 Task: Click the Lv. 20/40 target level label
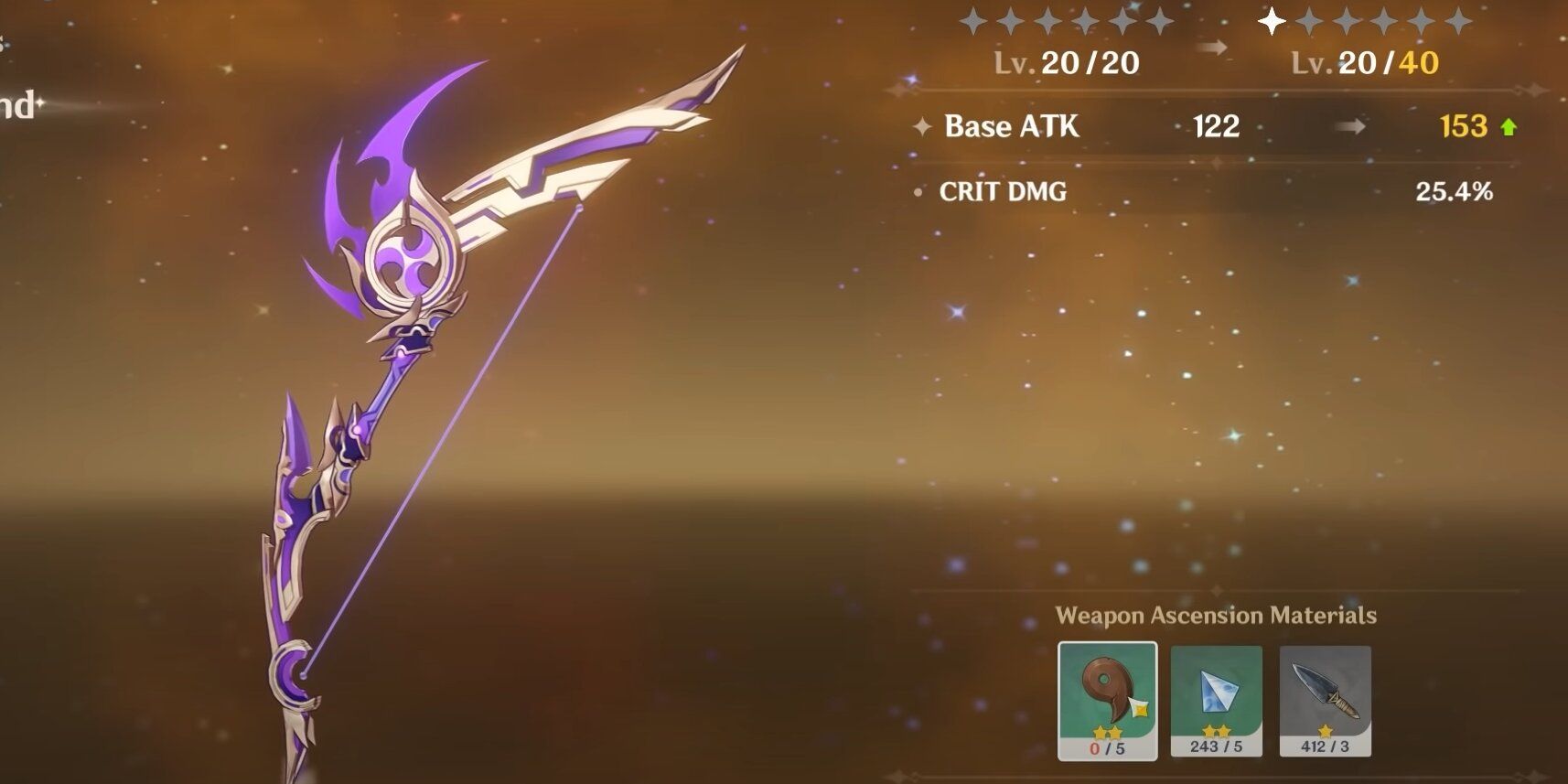pos(1362,64)
